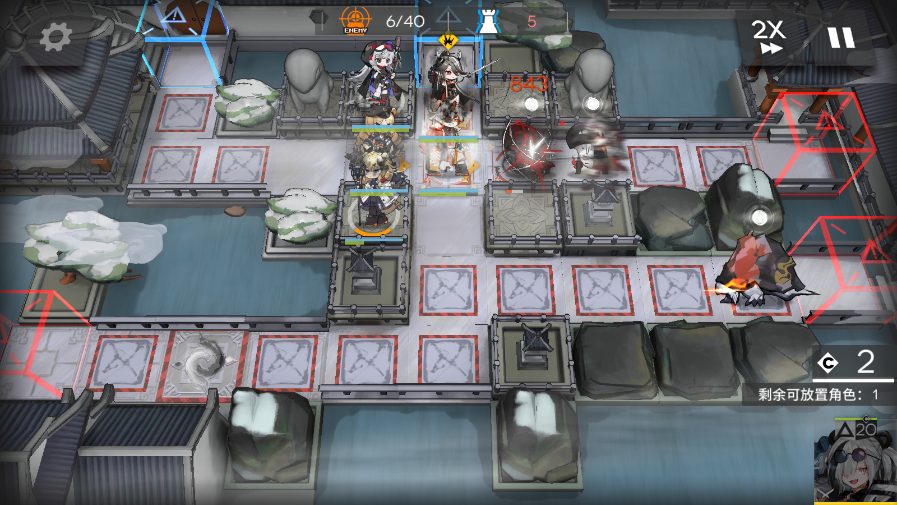Open the settings gear menu

[55, 38]
